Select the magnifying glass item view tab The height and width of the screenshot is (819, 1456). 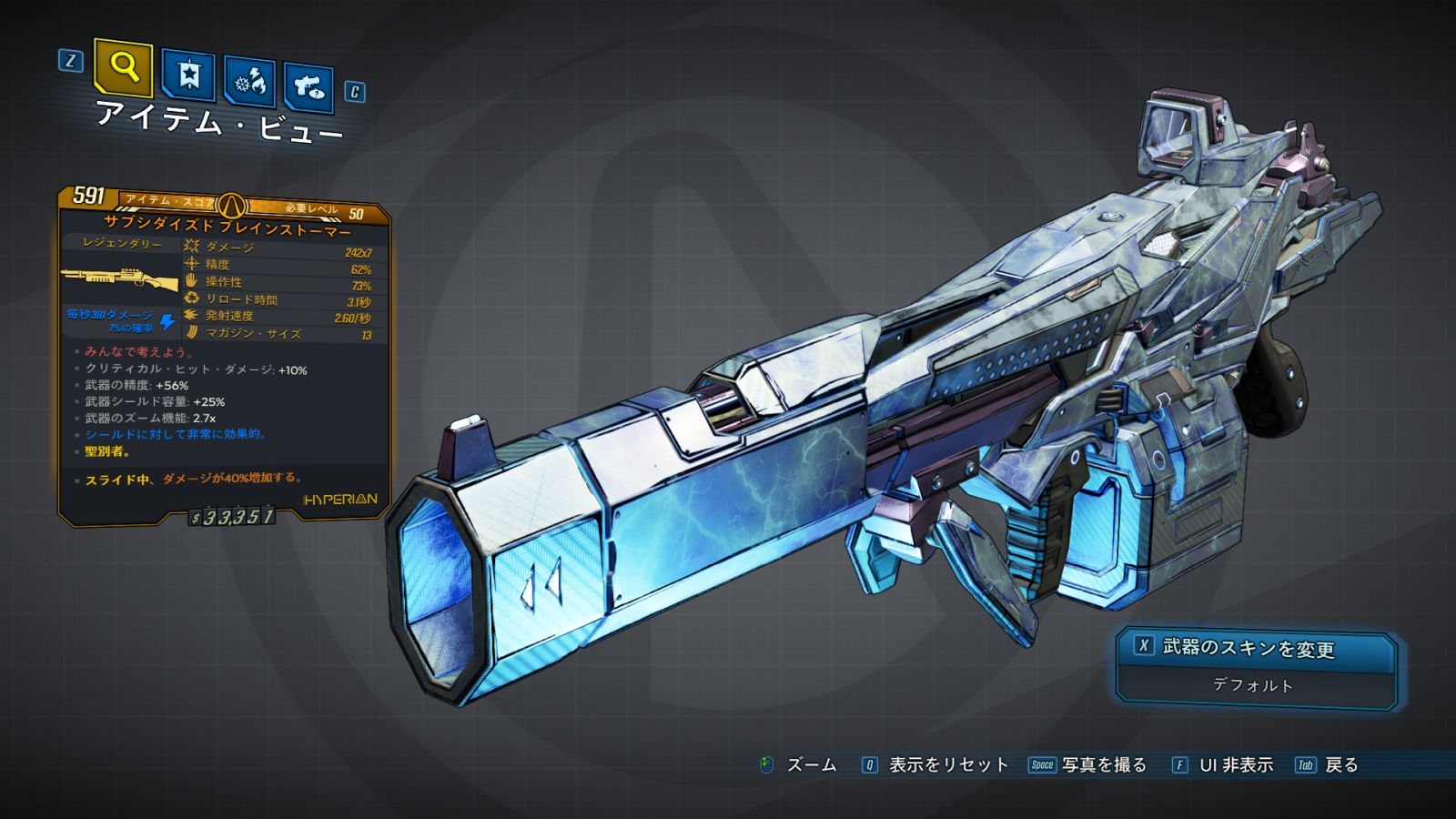pyautogui.click(x=123, y=66)
